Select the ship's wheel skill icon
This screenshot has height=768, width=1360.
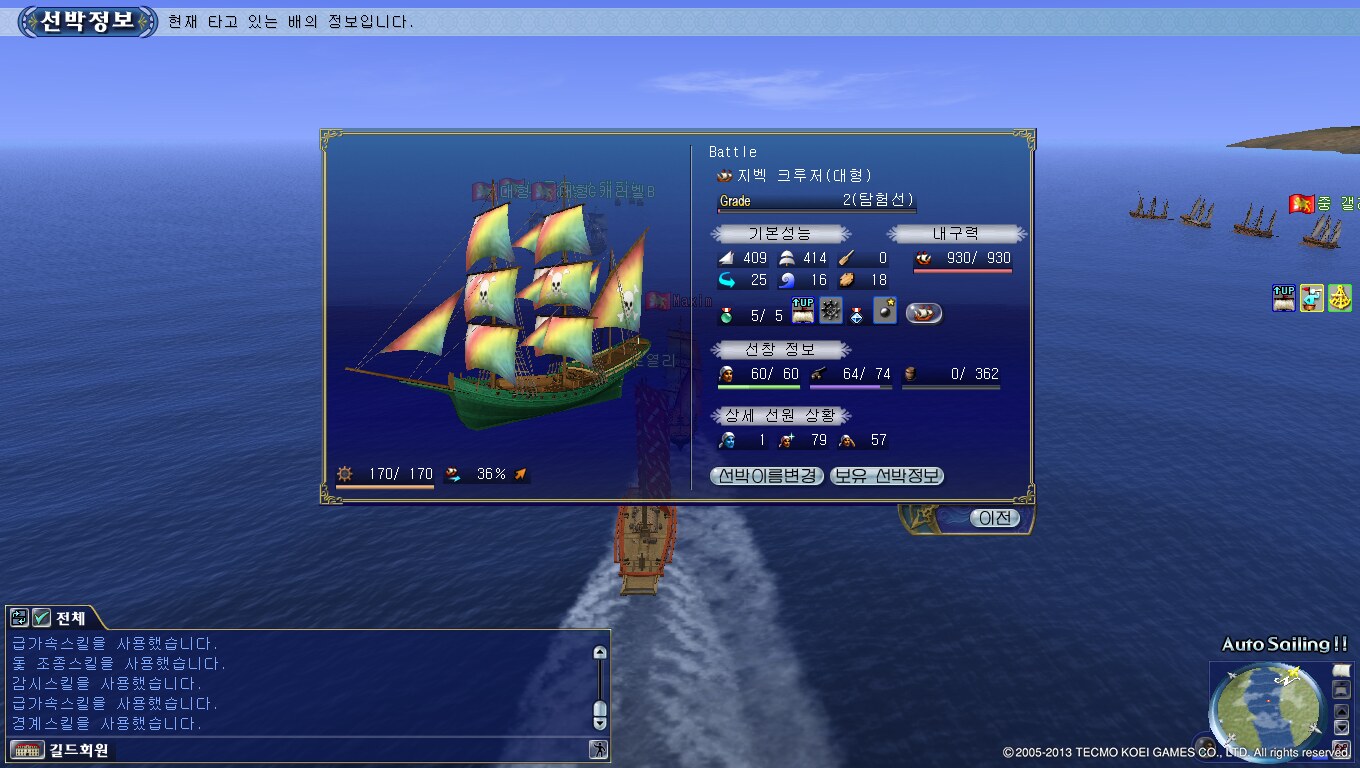coord(830,311)
